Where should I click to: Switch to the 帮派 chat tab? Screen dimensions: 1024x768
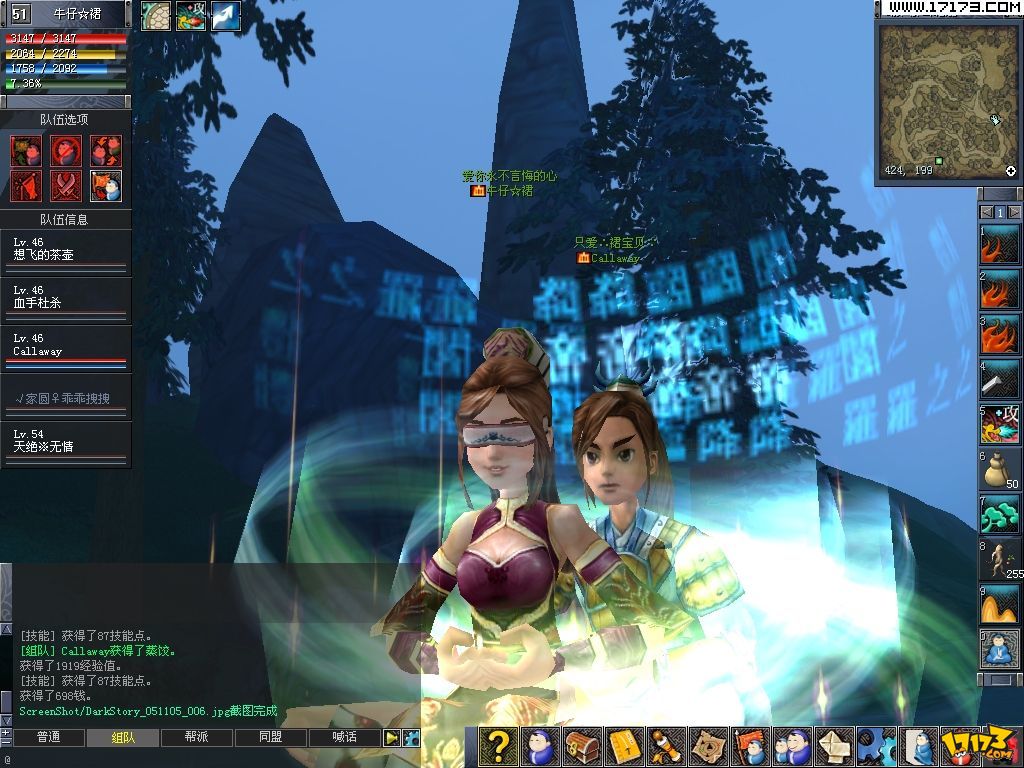click(197, 738)
